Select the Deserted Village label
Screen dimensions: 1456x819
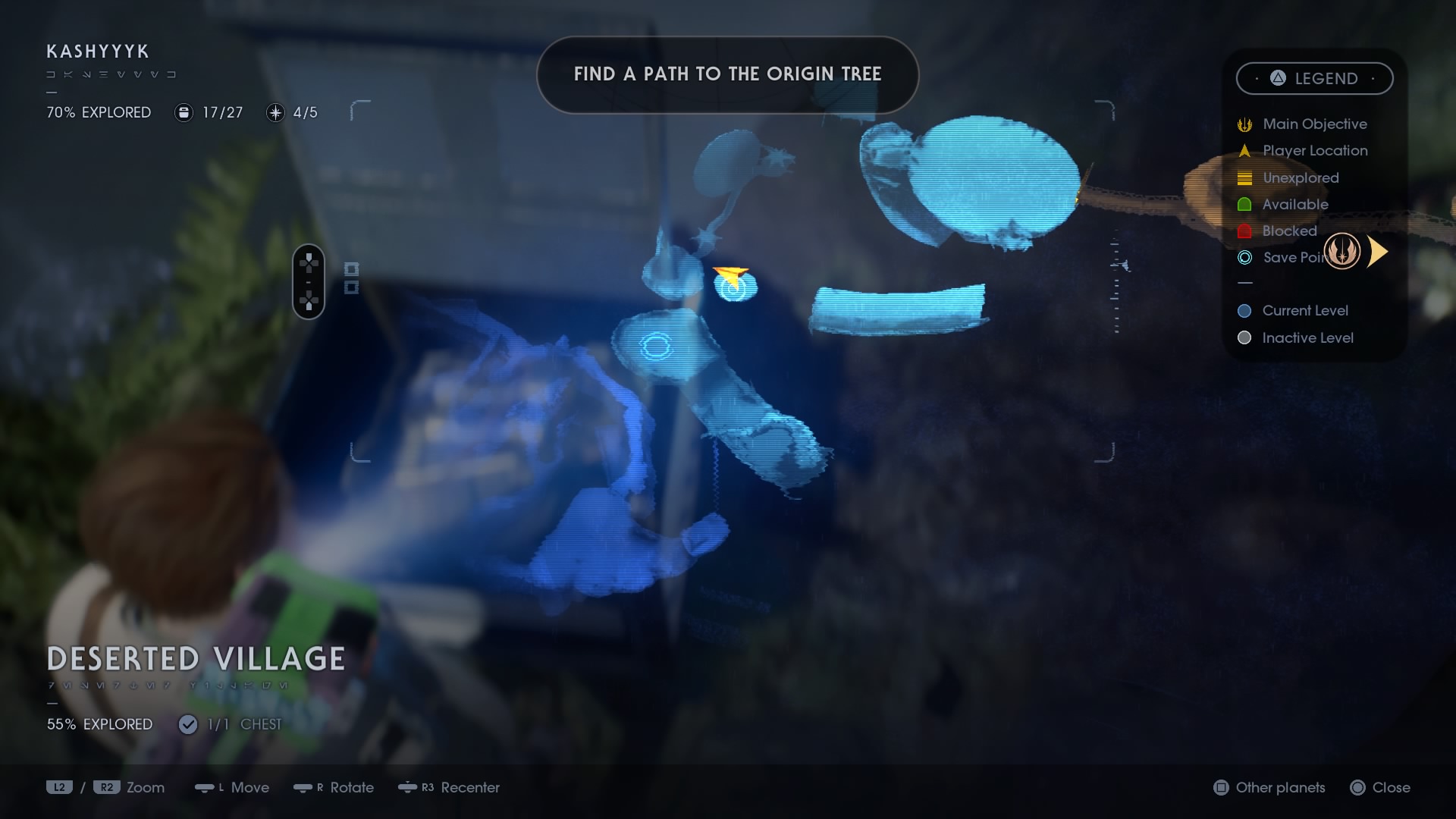195,658
